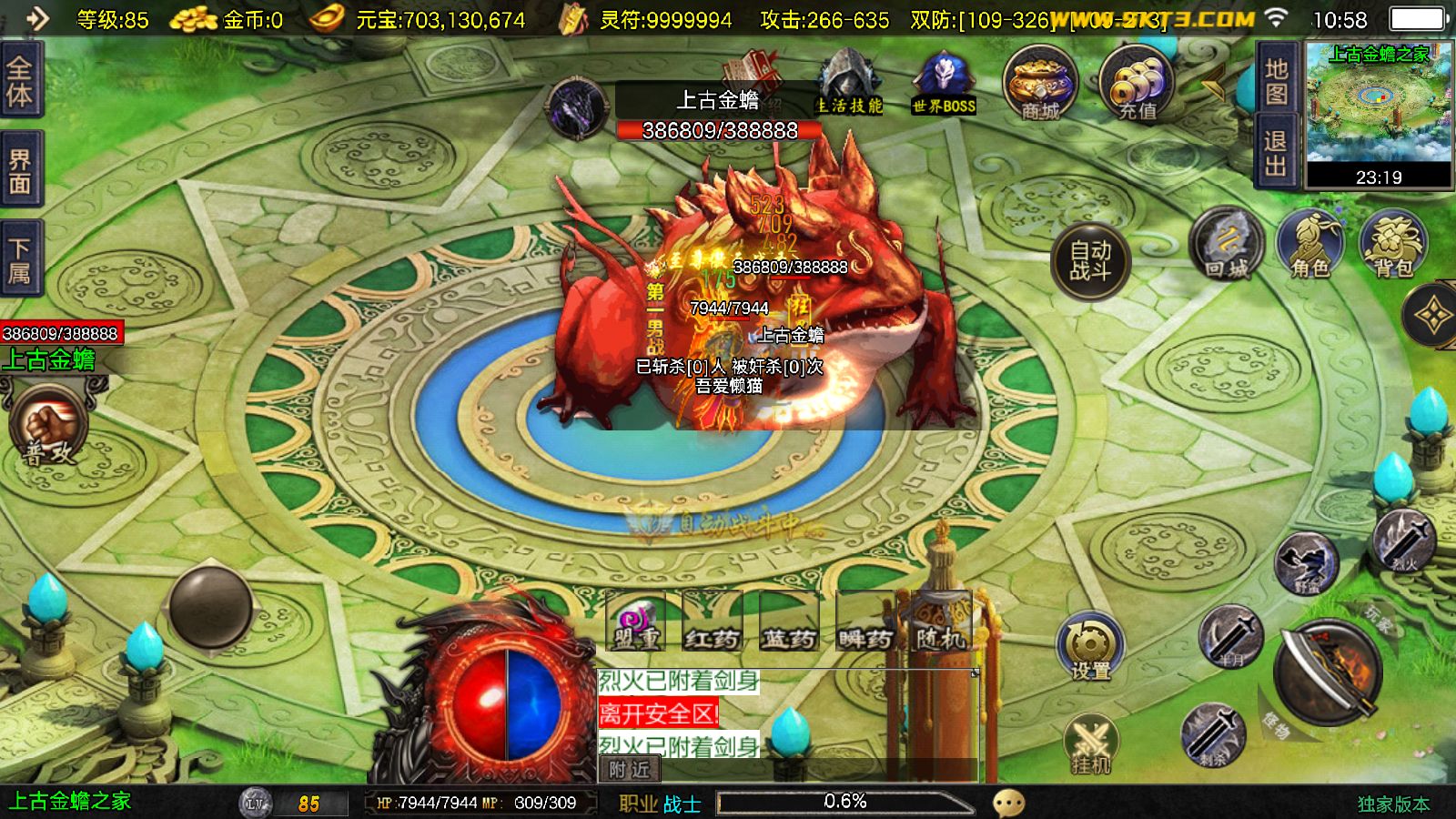Click the 退出 exit button

(x=1276, y=153)
